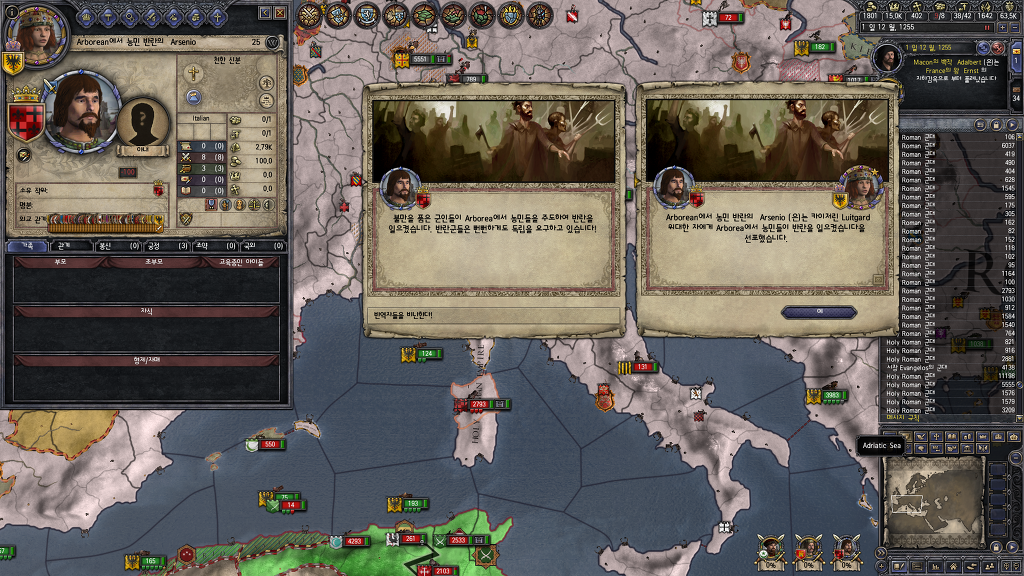The width and height of the screenshot is (1024, 576).
Task: Open the 관계 relations tab
Action: point(64,245)
